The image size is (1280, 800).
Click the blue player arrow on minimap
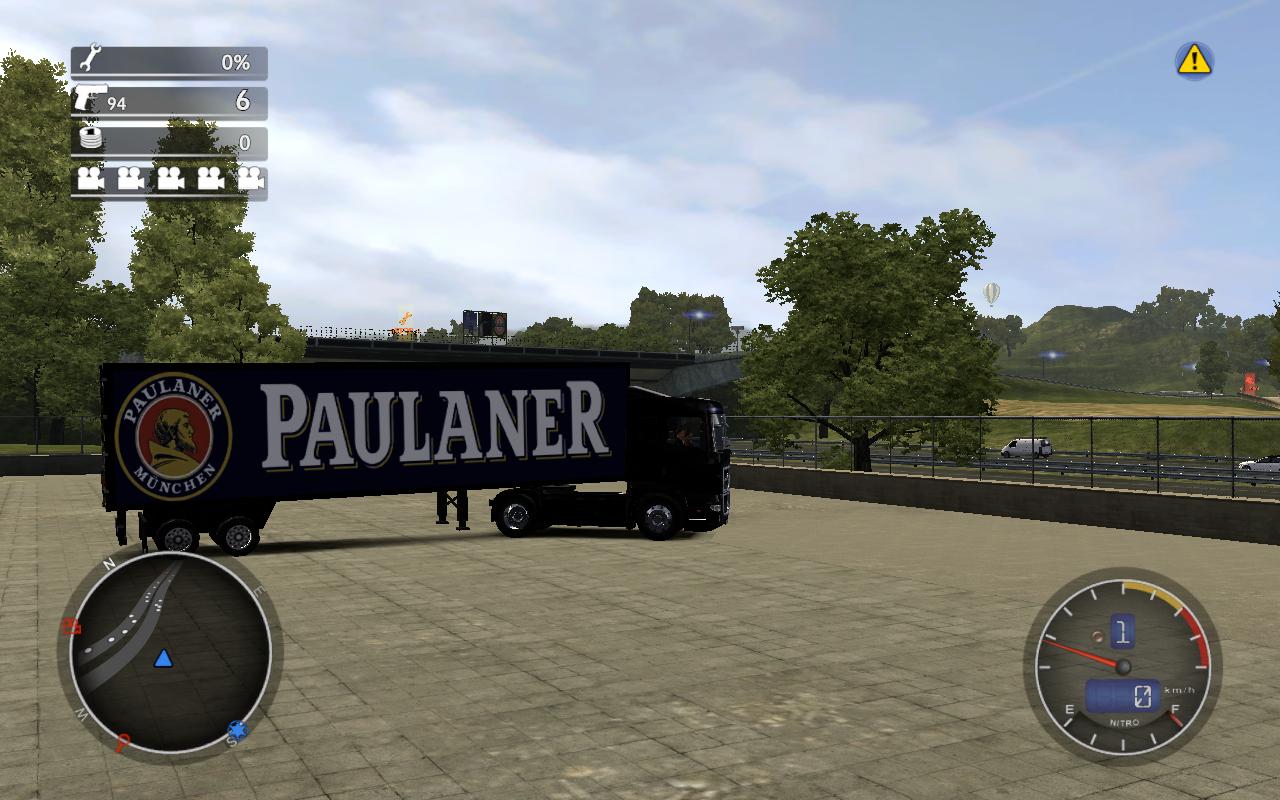click(x=163, y=658)
